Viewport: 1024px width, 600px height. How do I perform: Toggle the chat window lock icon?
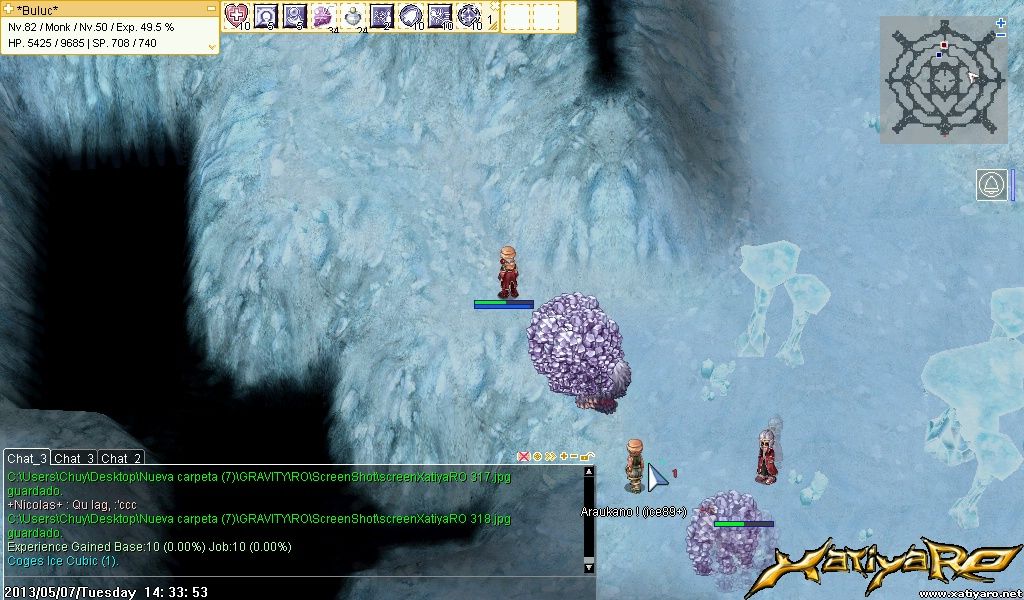[x=587, y=457]
